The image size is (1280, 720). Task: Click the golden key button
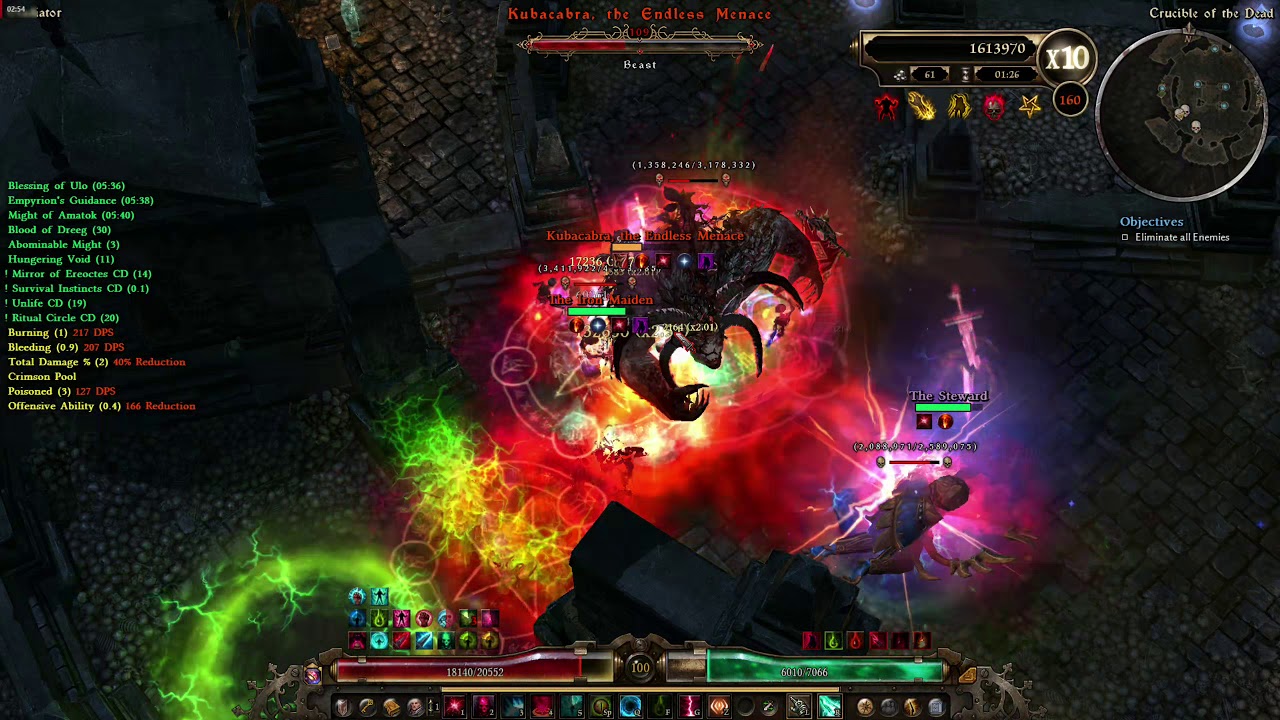tap(367, 707)
